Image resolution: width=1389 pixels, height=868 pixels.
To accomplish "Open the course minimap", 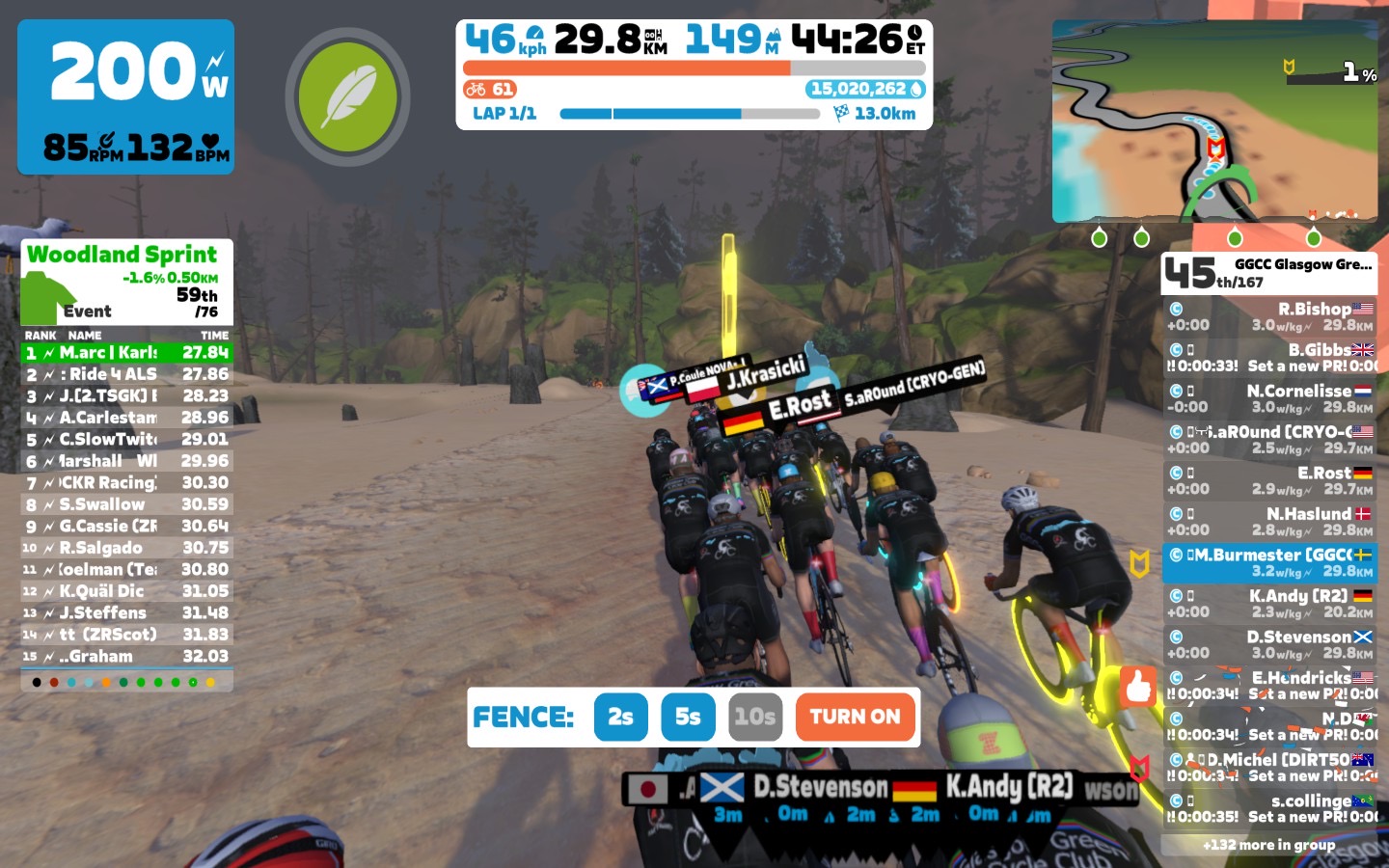I will [x=1214, y=121].
